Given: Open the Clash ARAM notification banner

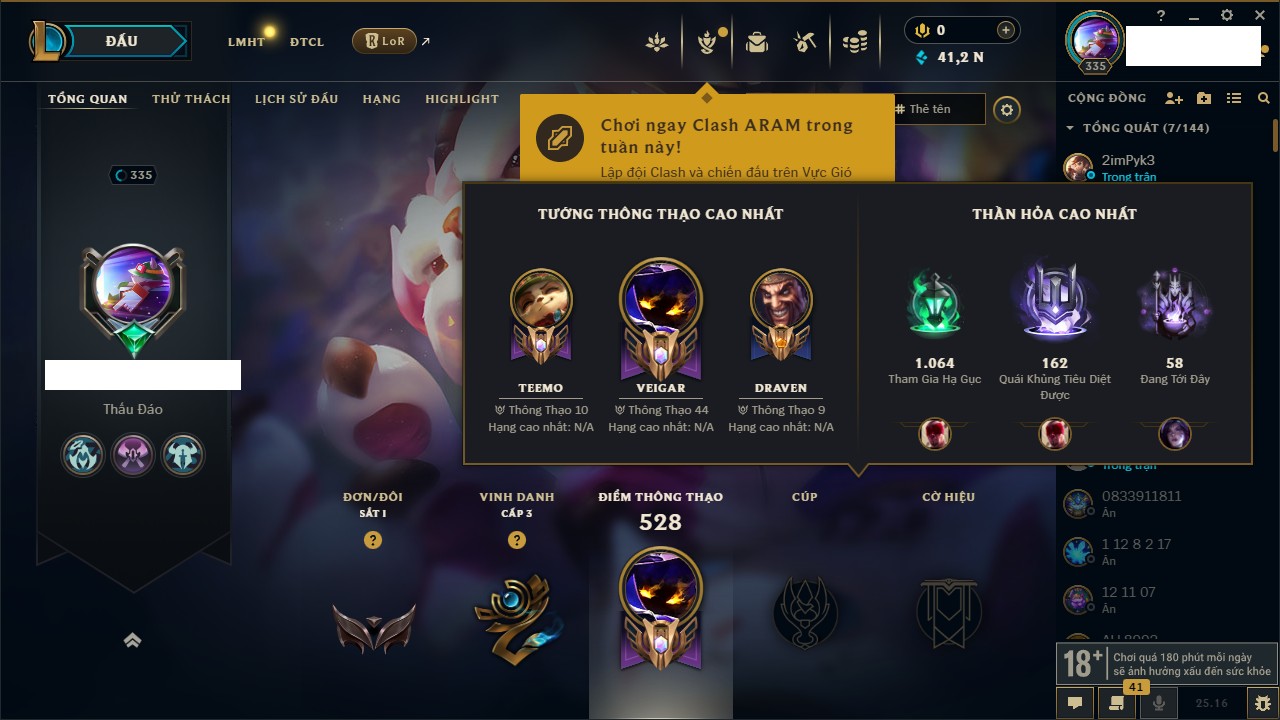Looking at the screenshot, I should (x=707, y=138).
